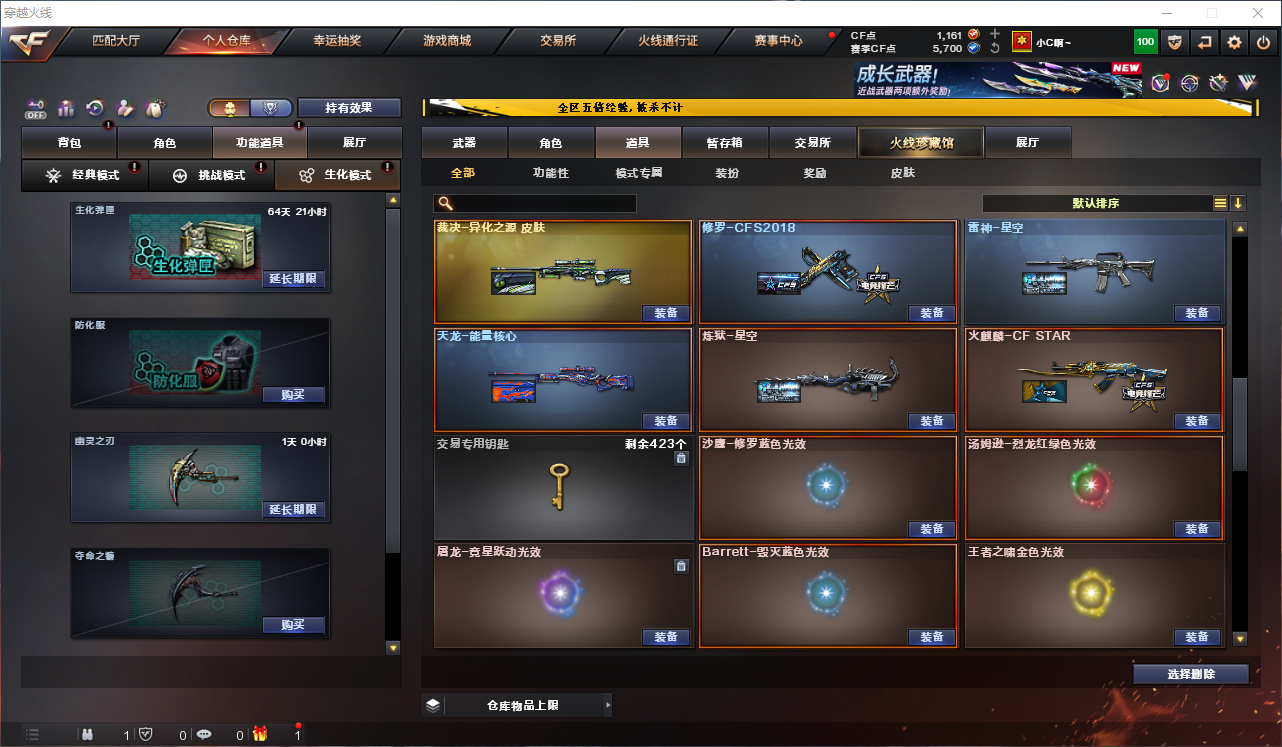This screenshot has width=1282, height=747.
Task: Visit the 赛事中心 tournament center
Action: pyautogui.click(x=779, y=41)
